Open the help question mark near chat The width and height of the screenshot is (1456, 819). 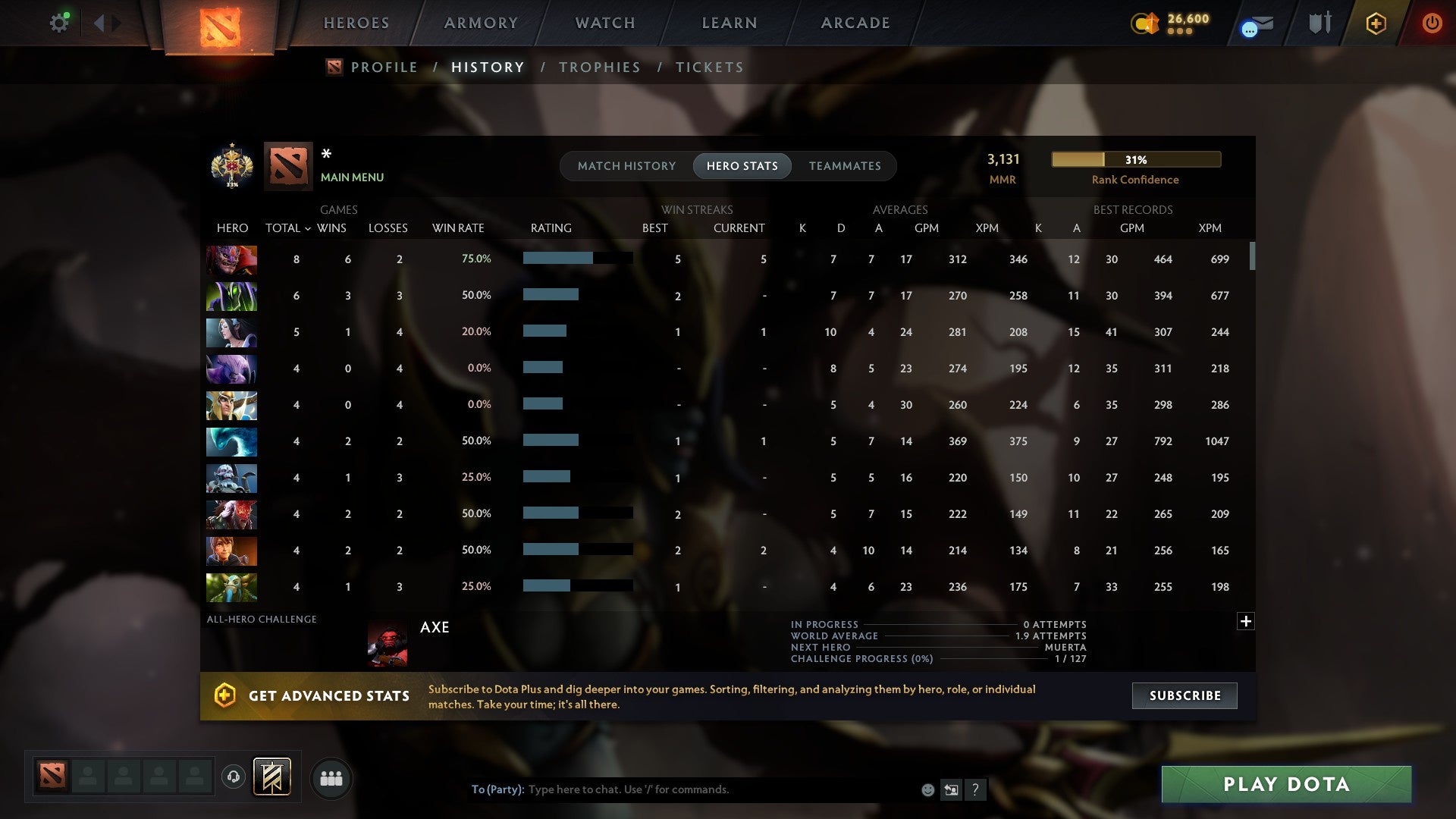tap(975, 789)
